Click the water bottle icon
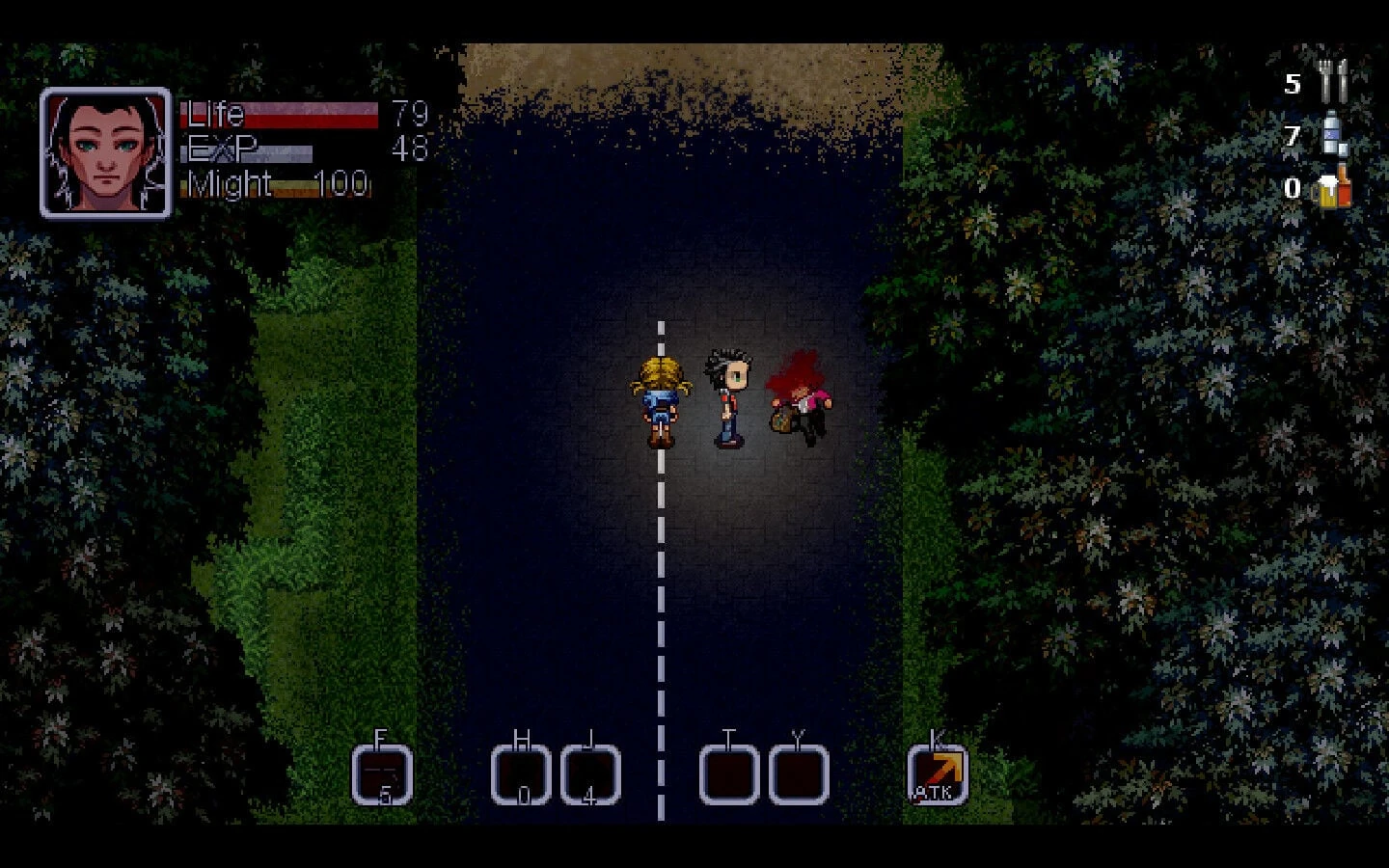1389x868 pixels. (x=1333, y=135)
